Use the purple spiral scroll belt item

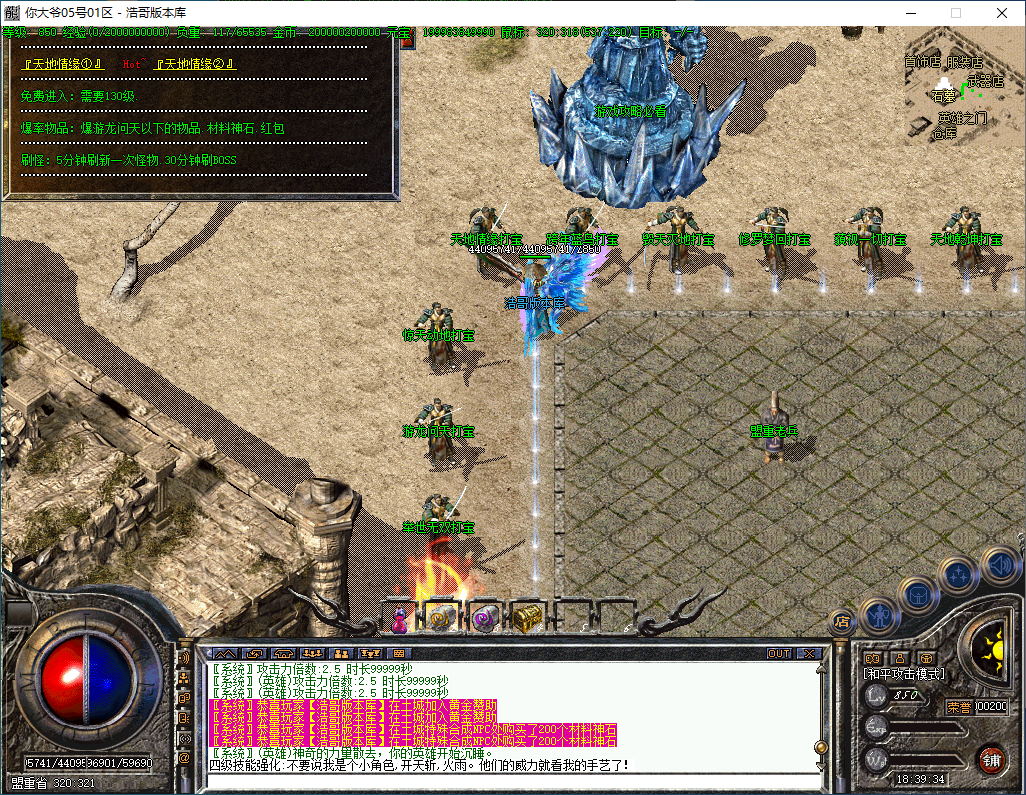point(484,619)
